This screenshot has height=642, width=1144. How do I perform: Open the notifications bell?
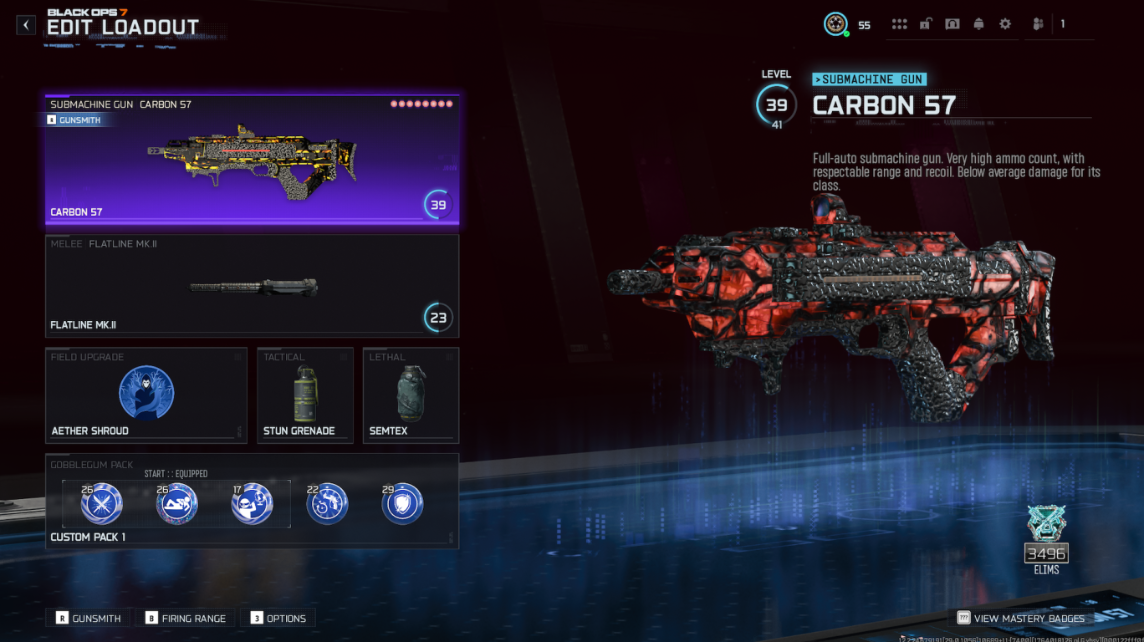978,24
